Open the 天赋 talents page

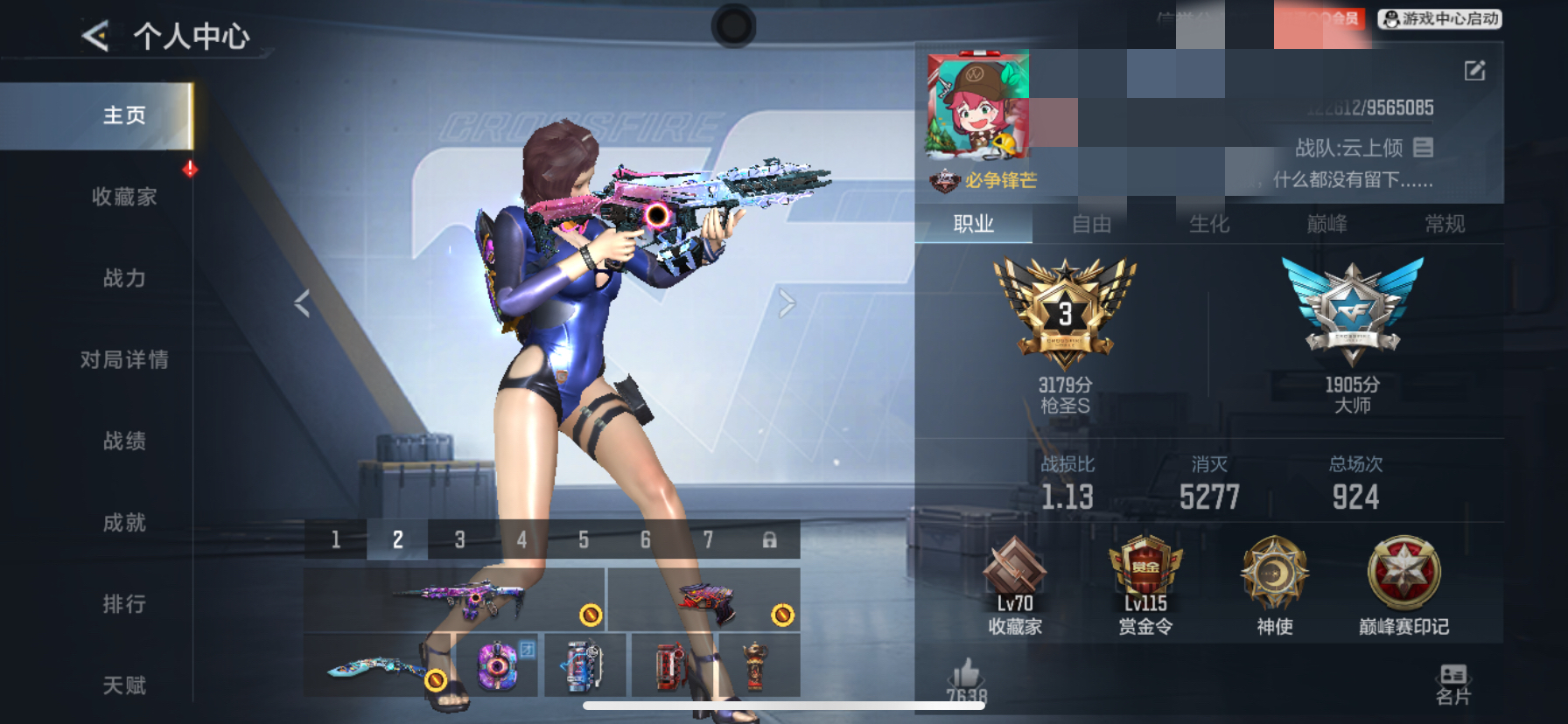tap(124, 686)
